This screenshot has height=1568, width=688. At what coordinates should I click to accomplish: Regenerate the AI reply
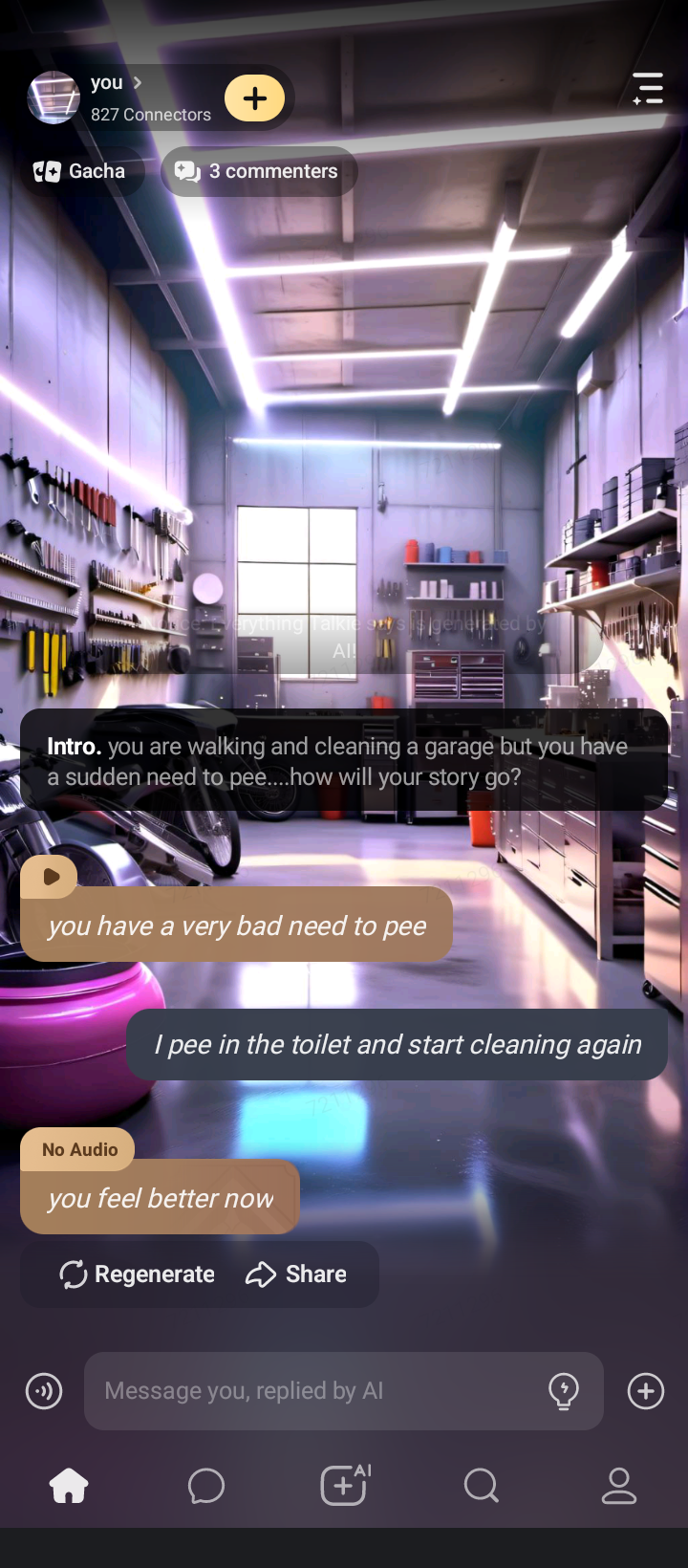[x=138, y=1274]
